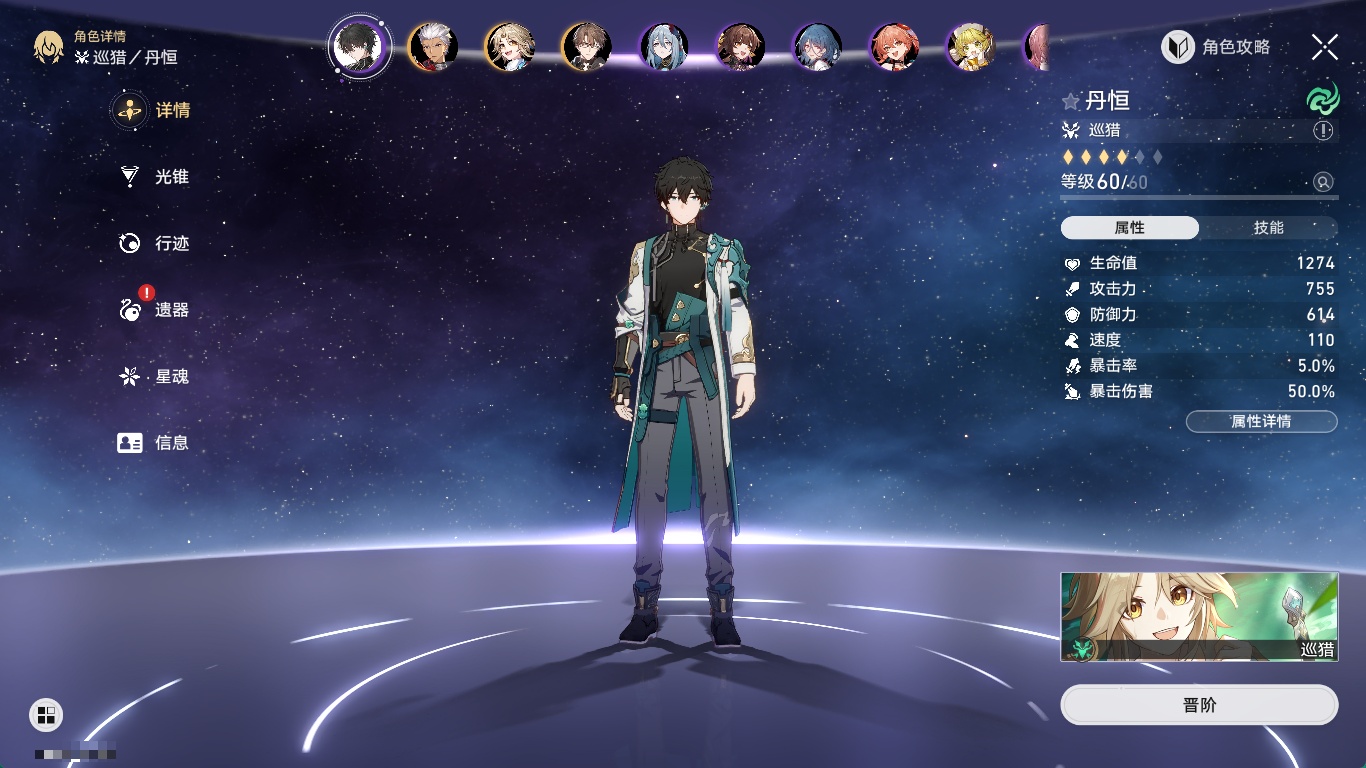The height and width of the screenshot is (768, 1366).
Task: Click the 晋阶 ascend button
Action: click(1199, 705)
